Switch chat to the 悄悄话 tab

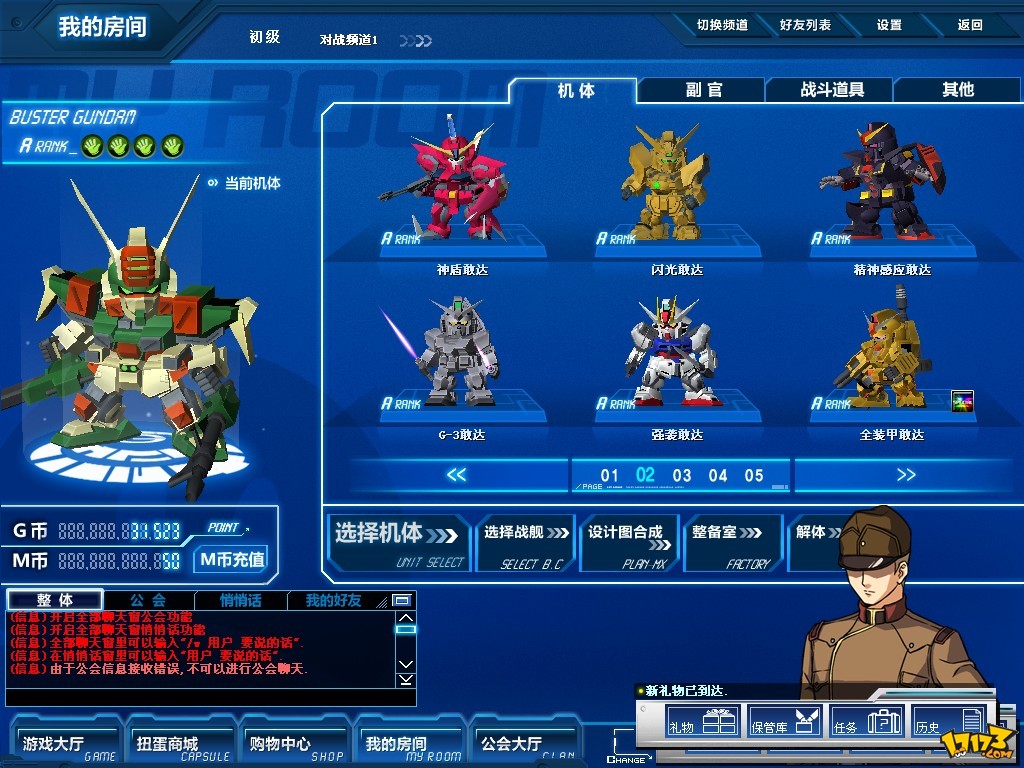click(241, 601)
